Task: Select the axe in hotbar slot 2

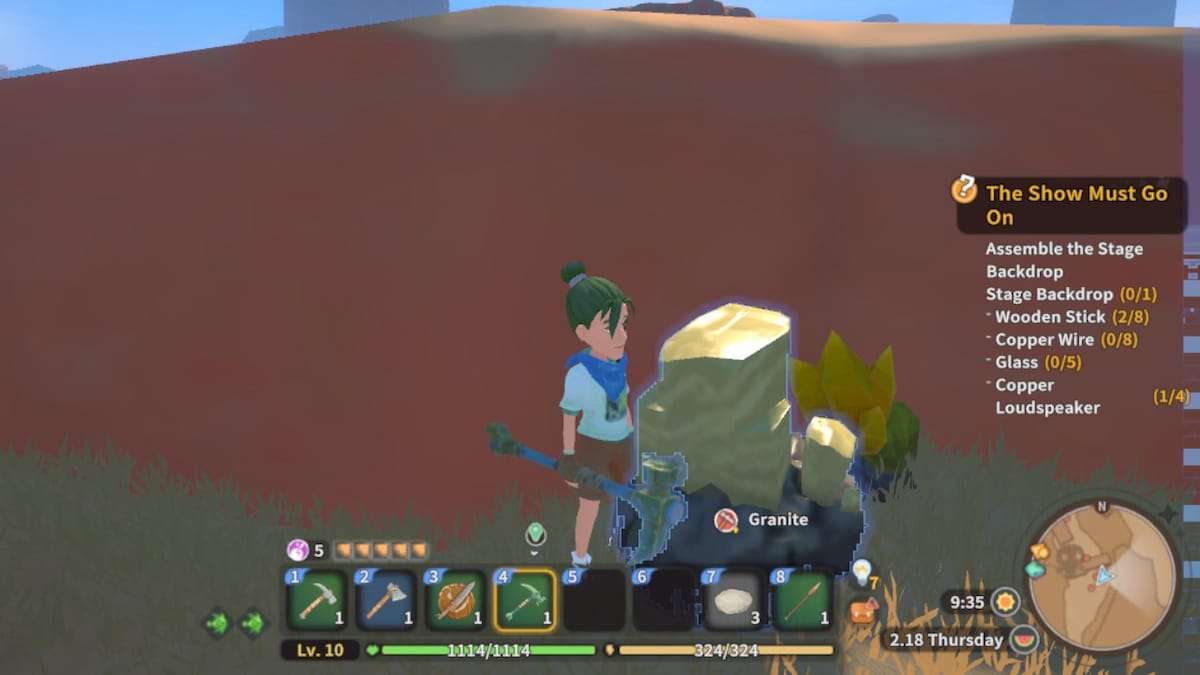Action: click(386, 600)
